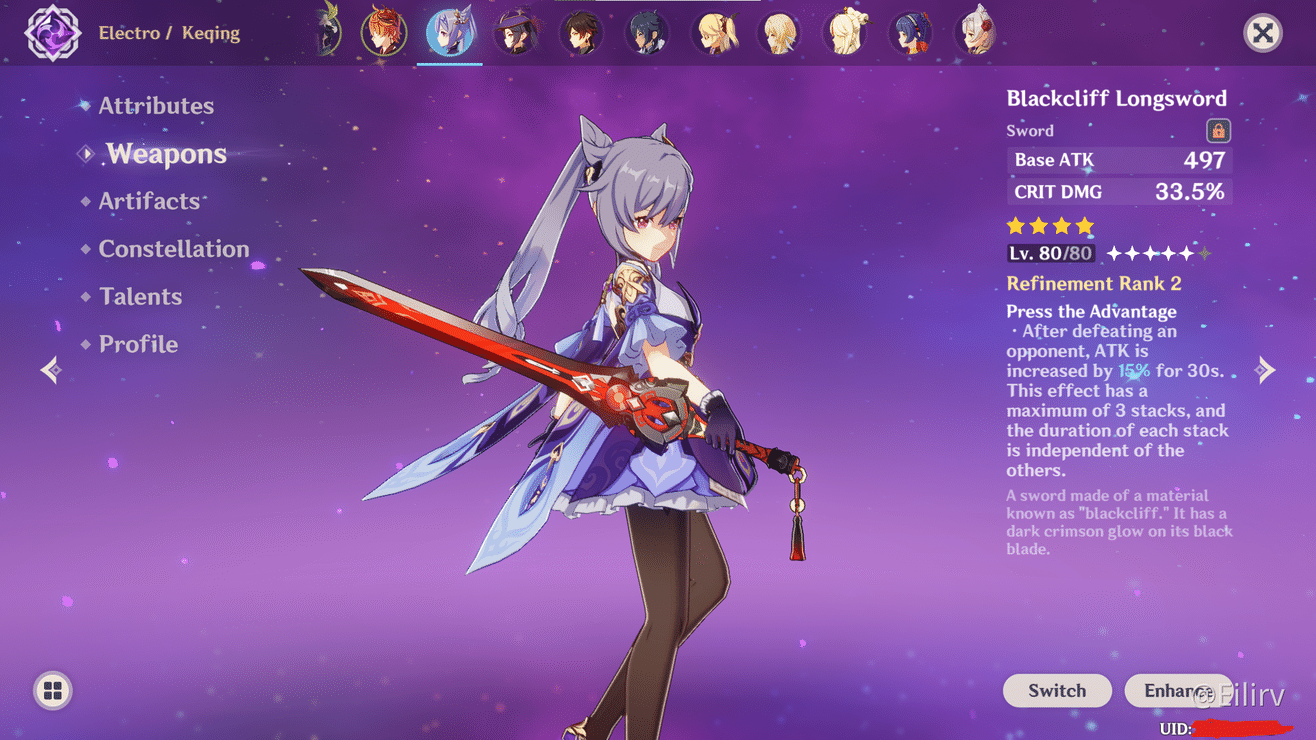Select the red-haired character's avatar
The width and height of the screenshot is (1316, 740).
pos(385,31)
